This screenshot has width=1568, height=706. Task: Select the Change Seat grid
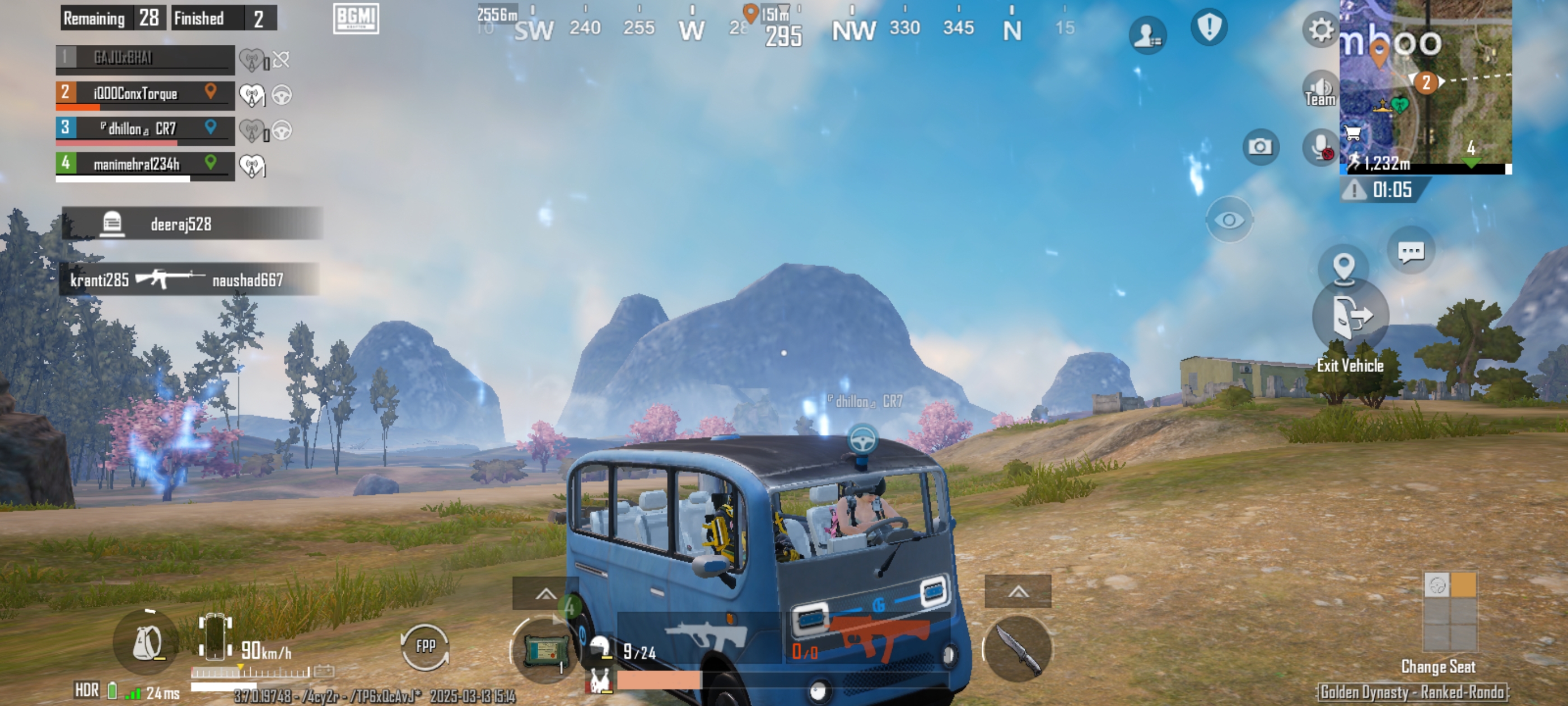(x=1450, y=611)
